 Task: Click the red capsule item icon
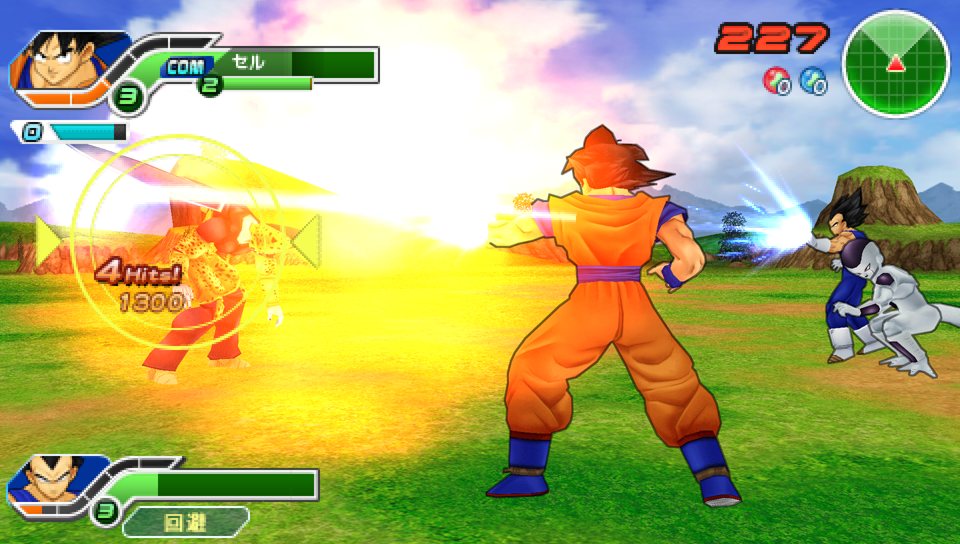tap(776, 80)
